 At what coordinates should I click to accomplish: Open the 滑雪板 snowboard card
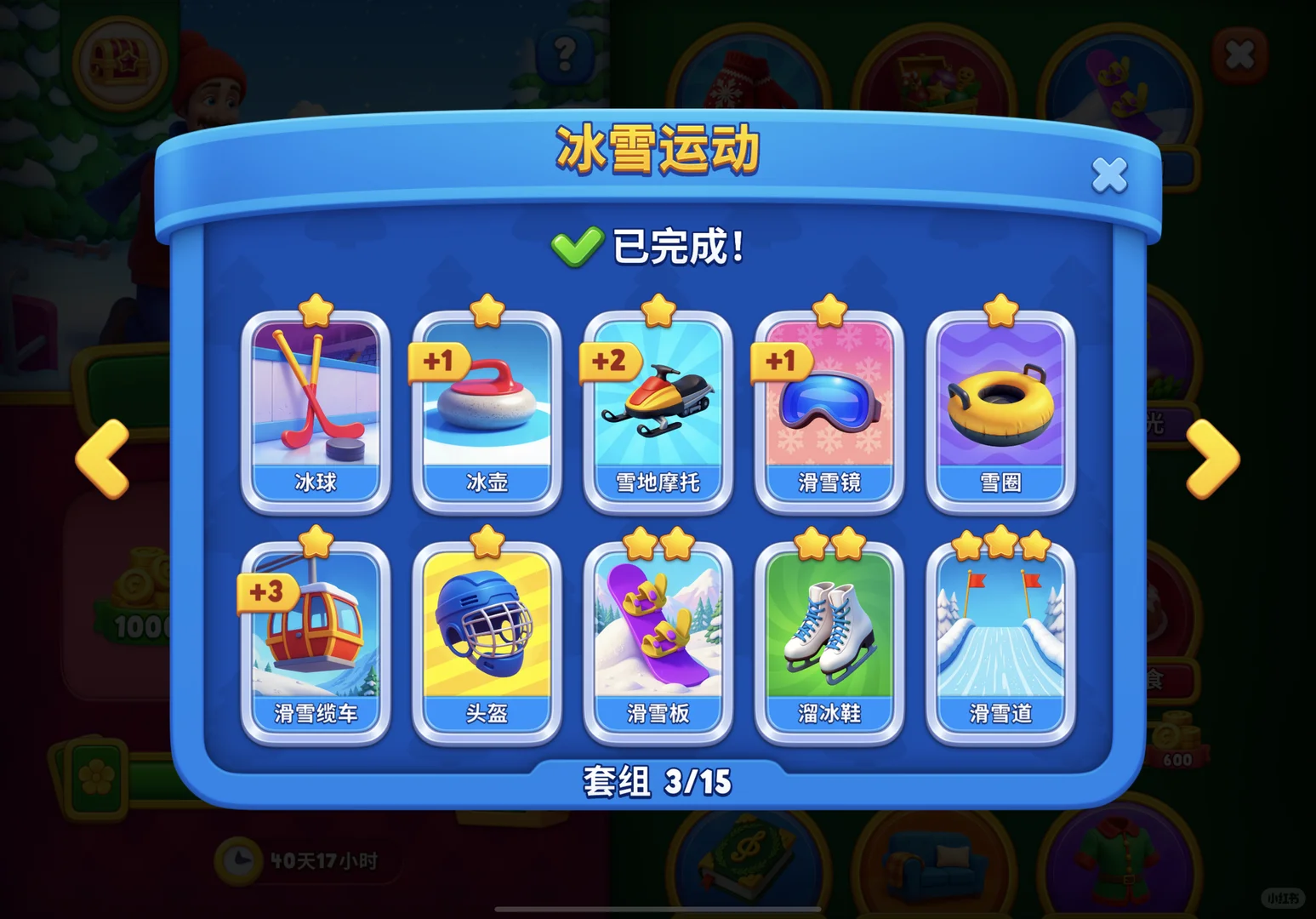pos(658,638)
